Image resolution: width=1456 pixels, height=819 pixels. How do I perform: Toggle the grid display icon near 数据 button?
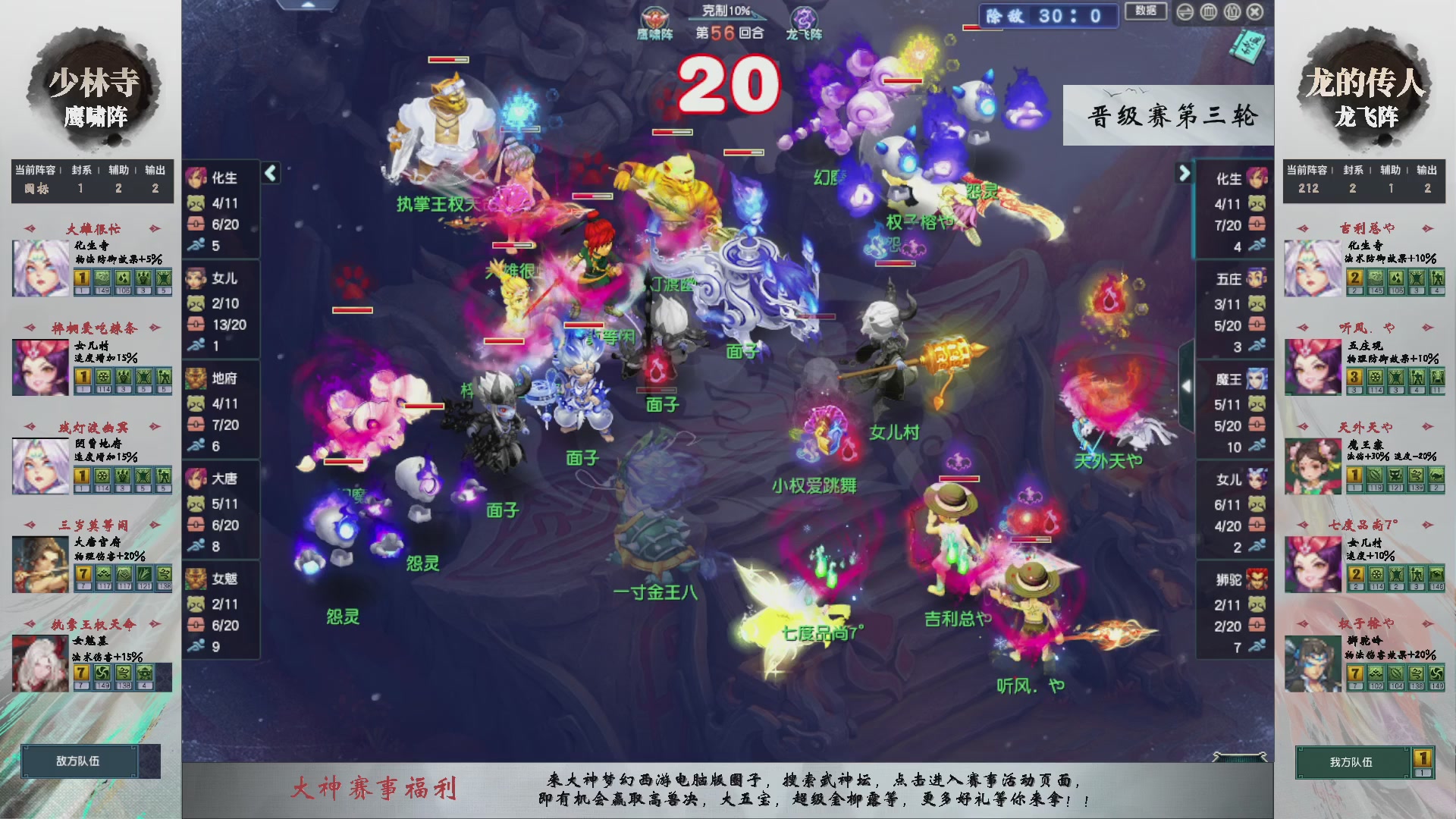1208,12
